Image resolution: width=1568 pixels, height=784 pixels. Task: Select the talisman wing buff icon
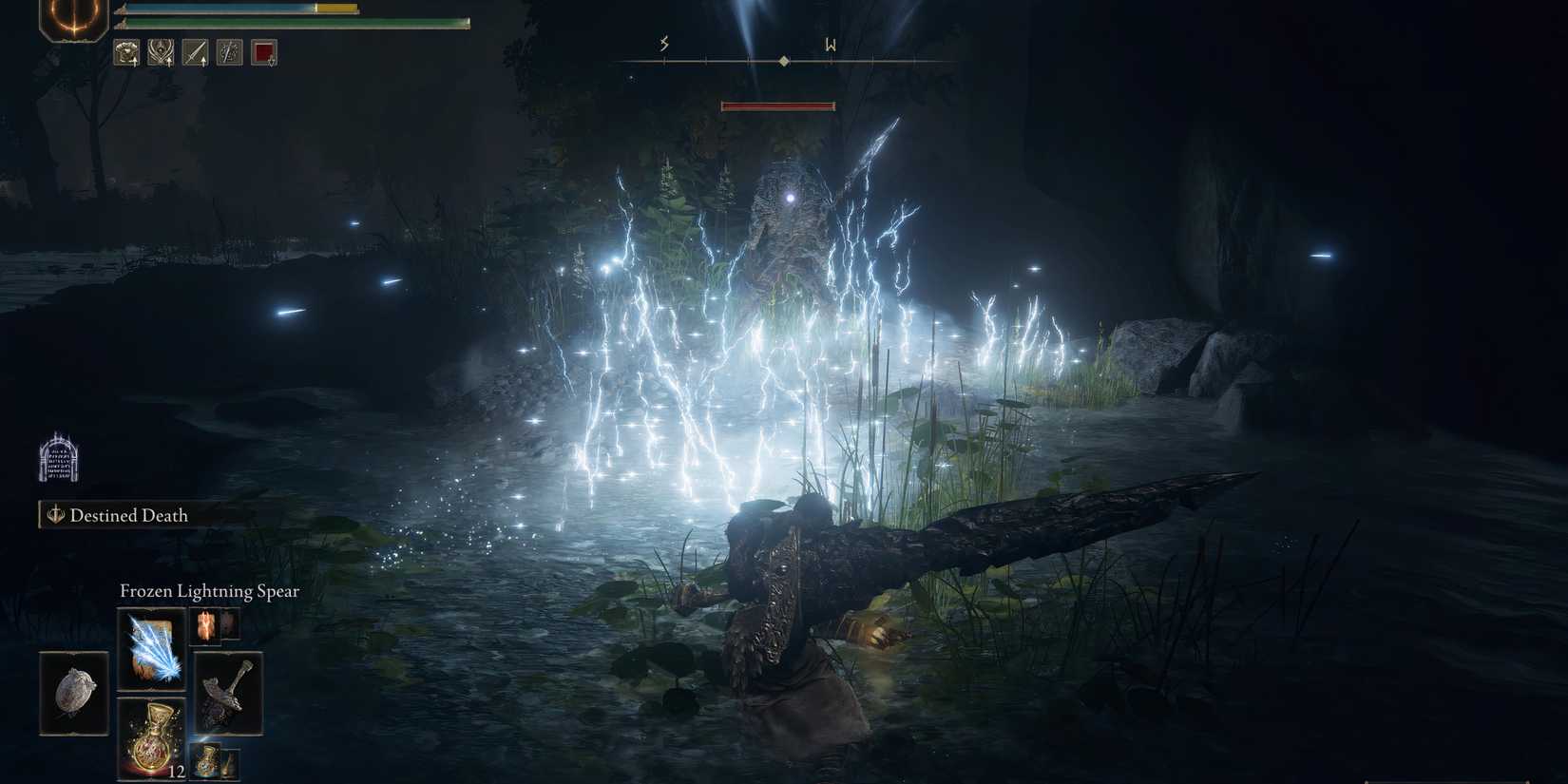click(x=161, y=53)
